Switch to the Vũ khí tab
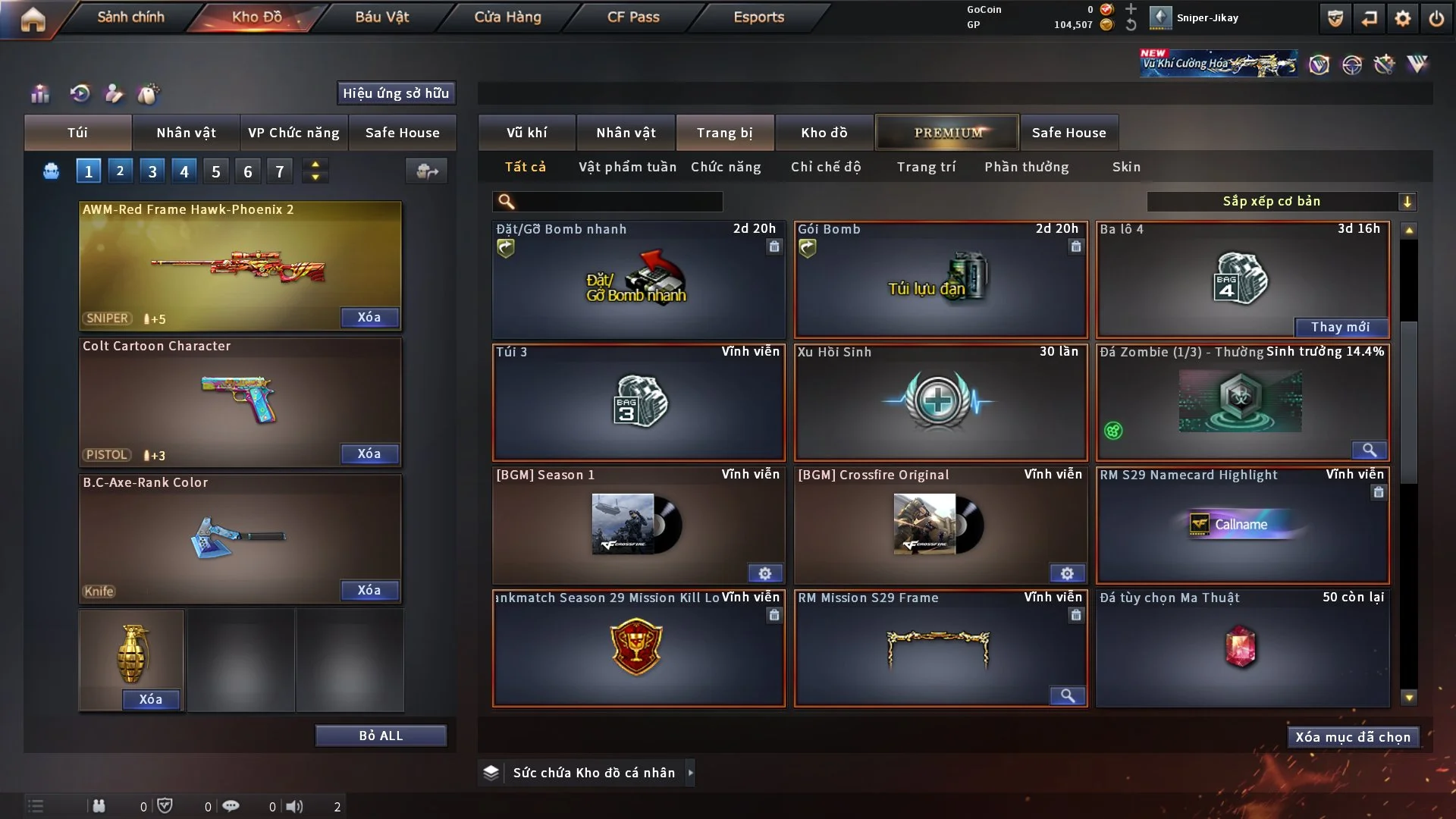 [526, 133]
